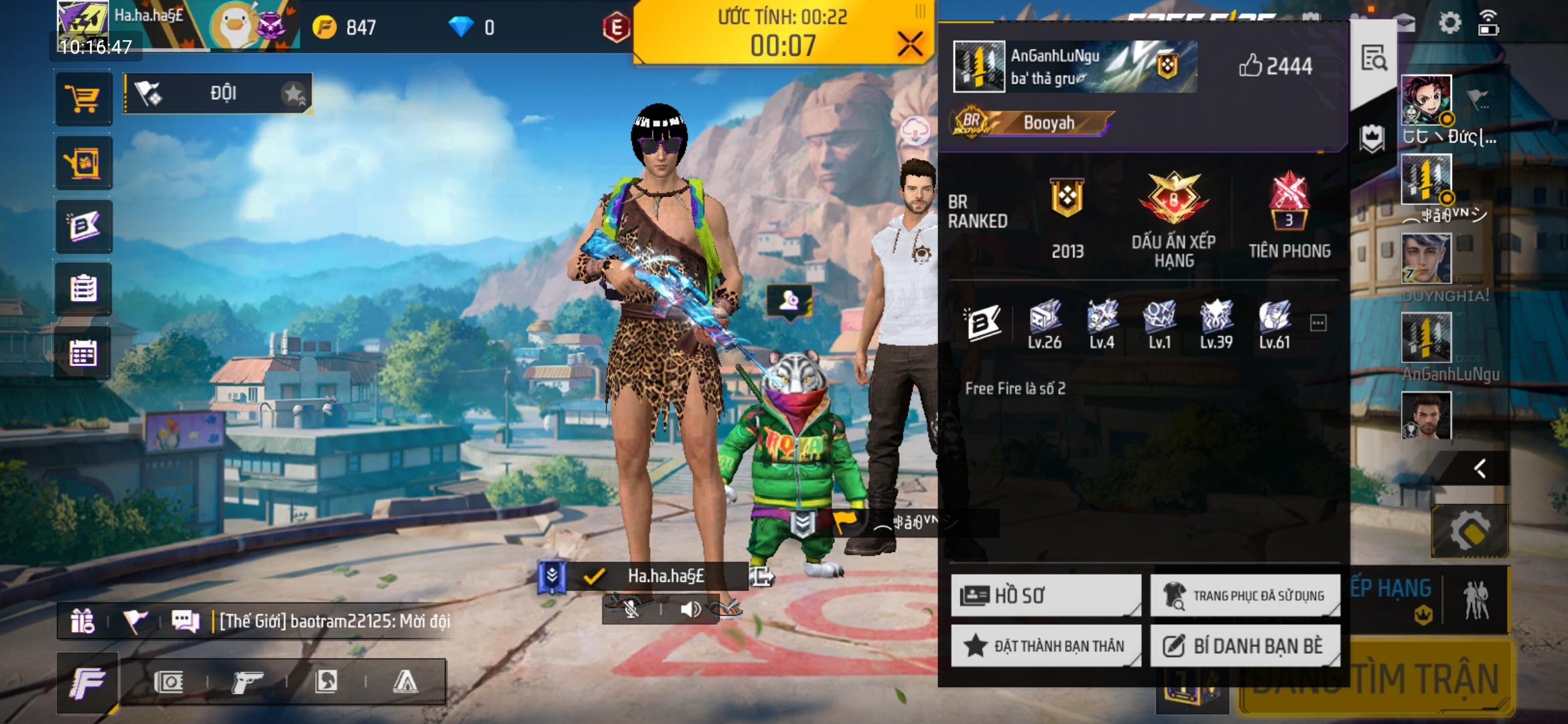Give a like to AnGanhLuNgu

pyautogui.click(x=1250, y=66)
